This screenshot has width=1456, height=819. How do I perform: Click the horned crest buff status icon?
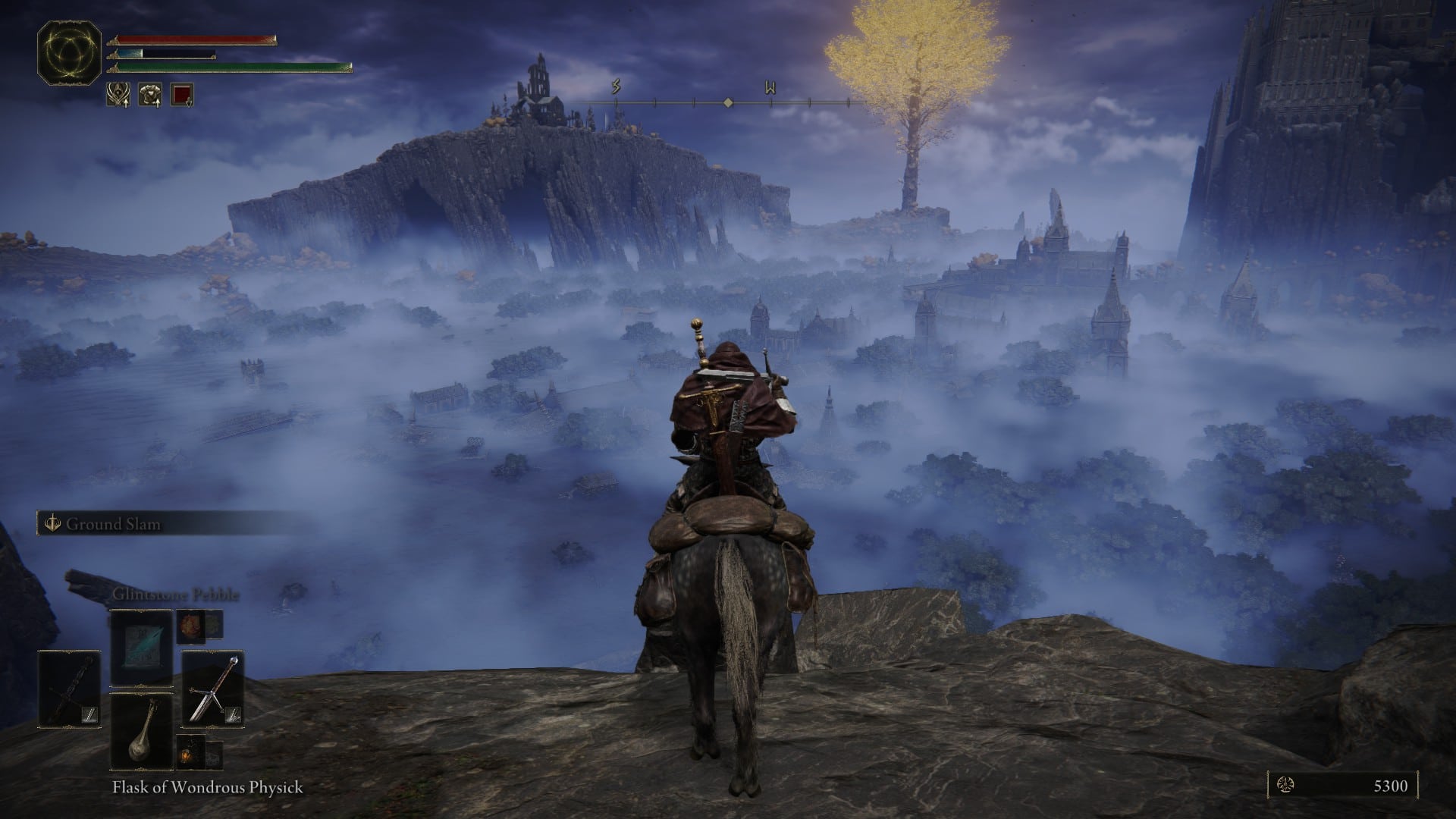pyautogui.click(x=118, y=94)
